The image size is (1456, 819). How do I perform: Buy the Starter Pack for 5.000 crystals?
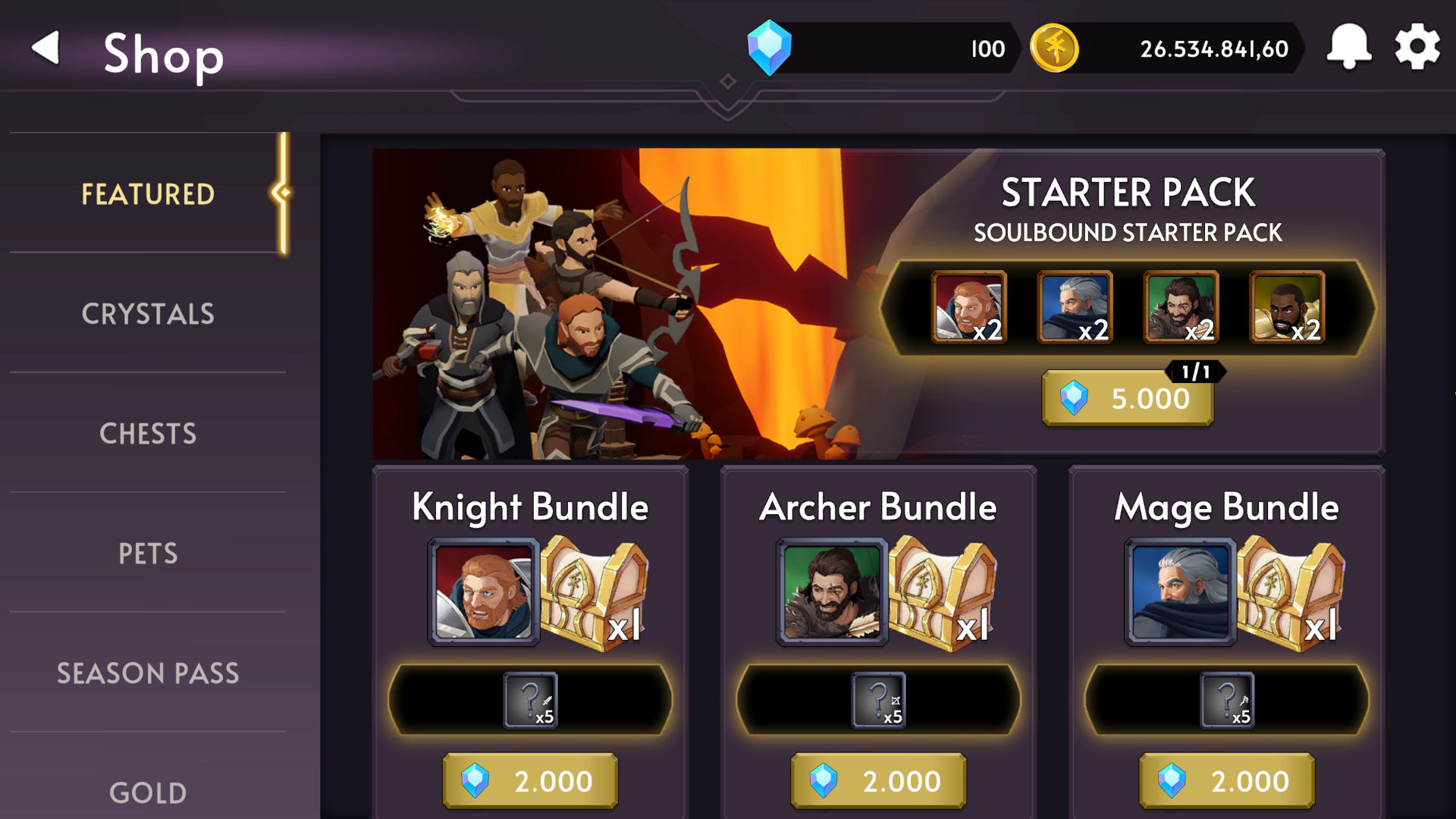pyautogui.click(x=1128, y=398)
